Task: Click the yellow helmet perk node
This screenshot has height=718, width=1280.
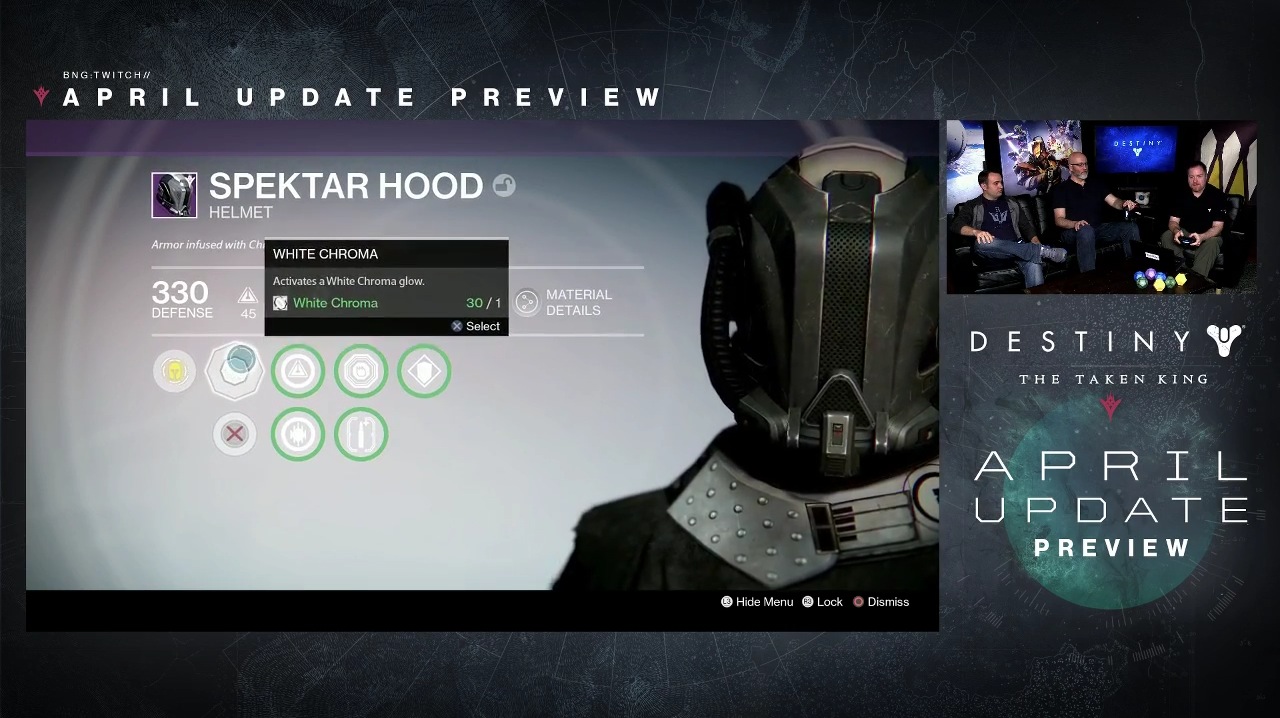Action: (x=174, y=371)
